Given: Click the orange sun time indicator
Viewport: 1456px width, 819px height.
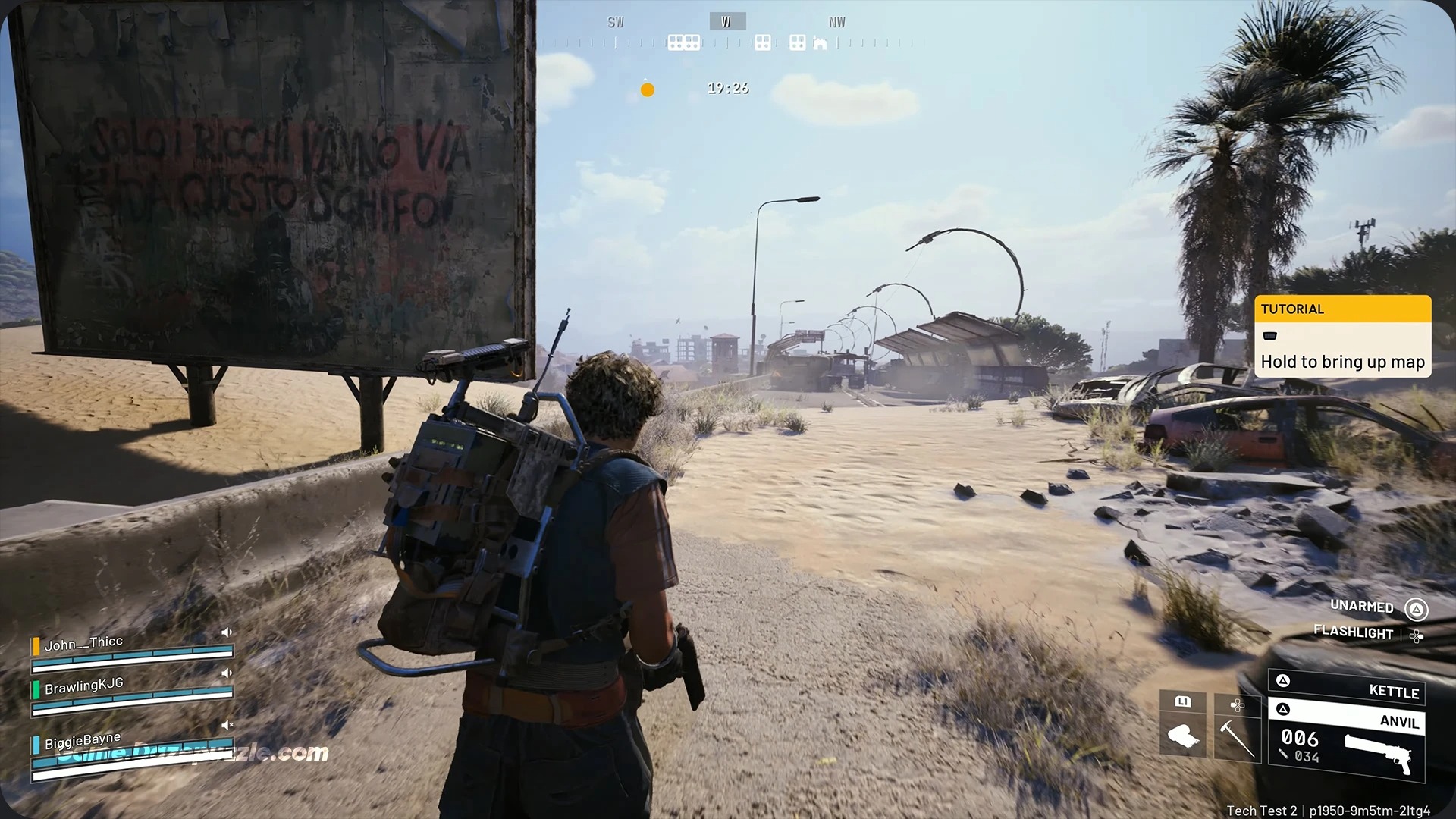Looking at the screenshot, I should (x=647, y=89).
